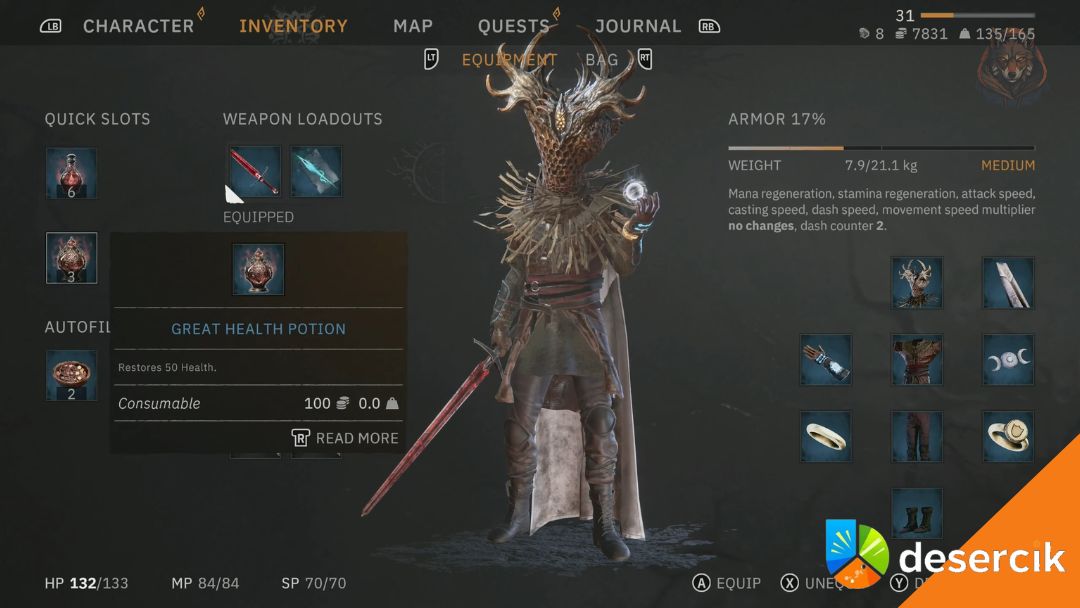The height and width of the screenshot is (608, 1080).
Task: Pick the equipped red sword loadout
Action: 254,171
